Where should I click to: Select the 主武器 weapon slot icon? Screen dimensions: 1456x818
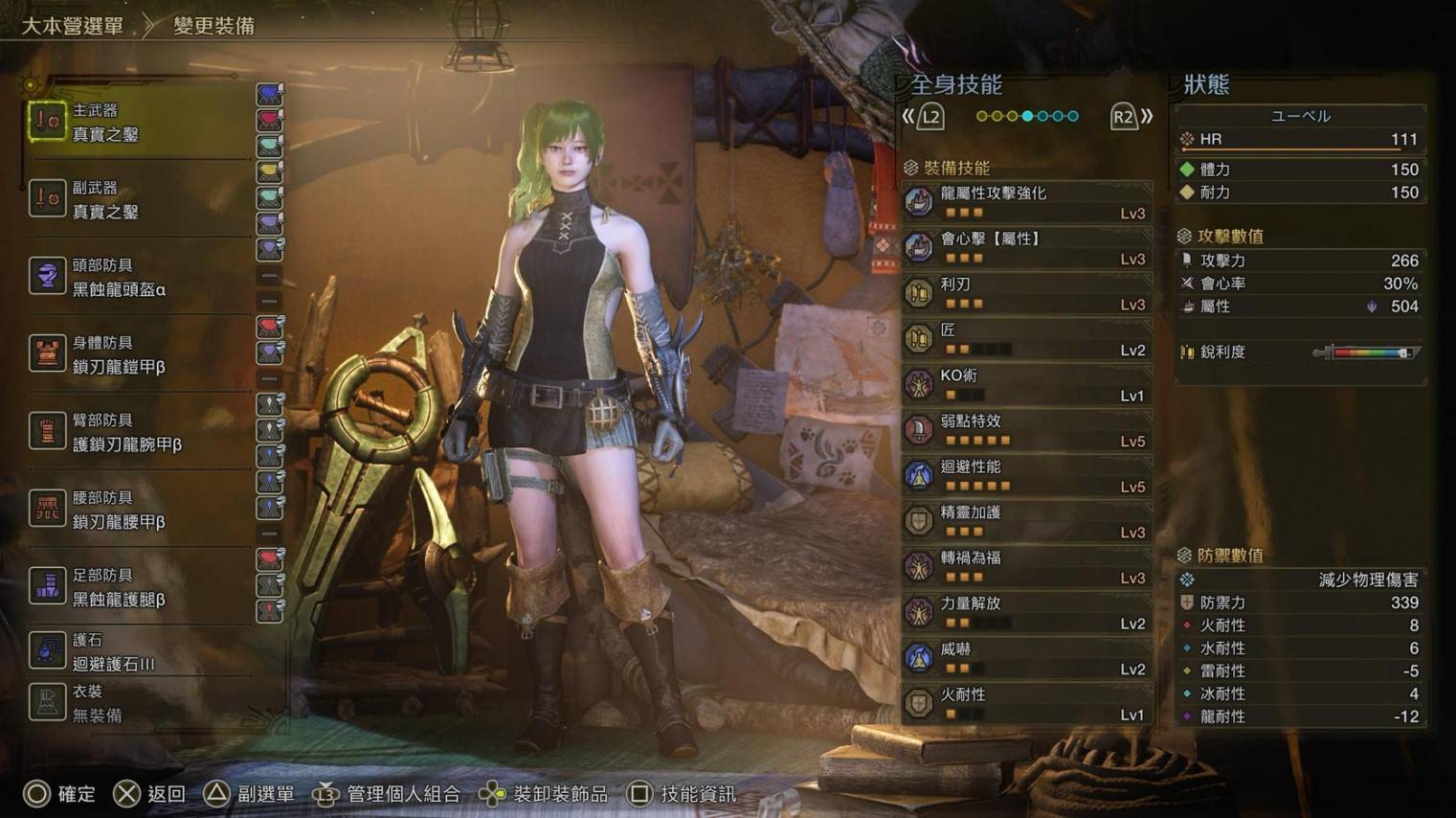pyautogui.click(x=48, y=122)
